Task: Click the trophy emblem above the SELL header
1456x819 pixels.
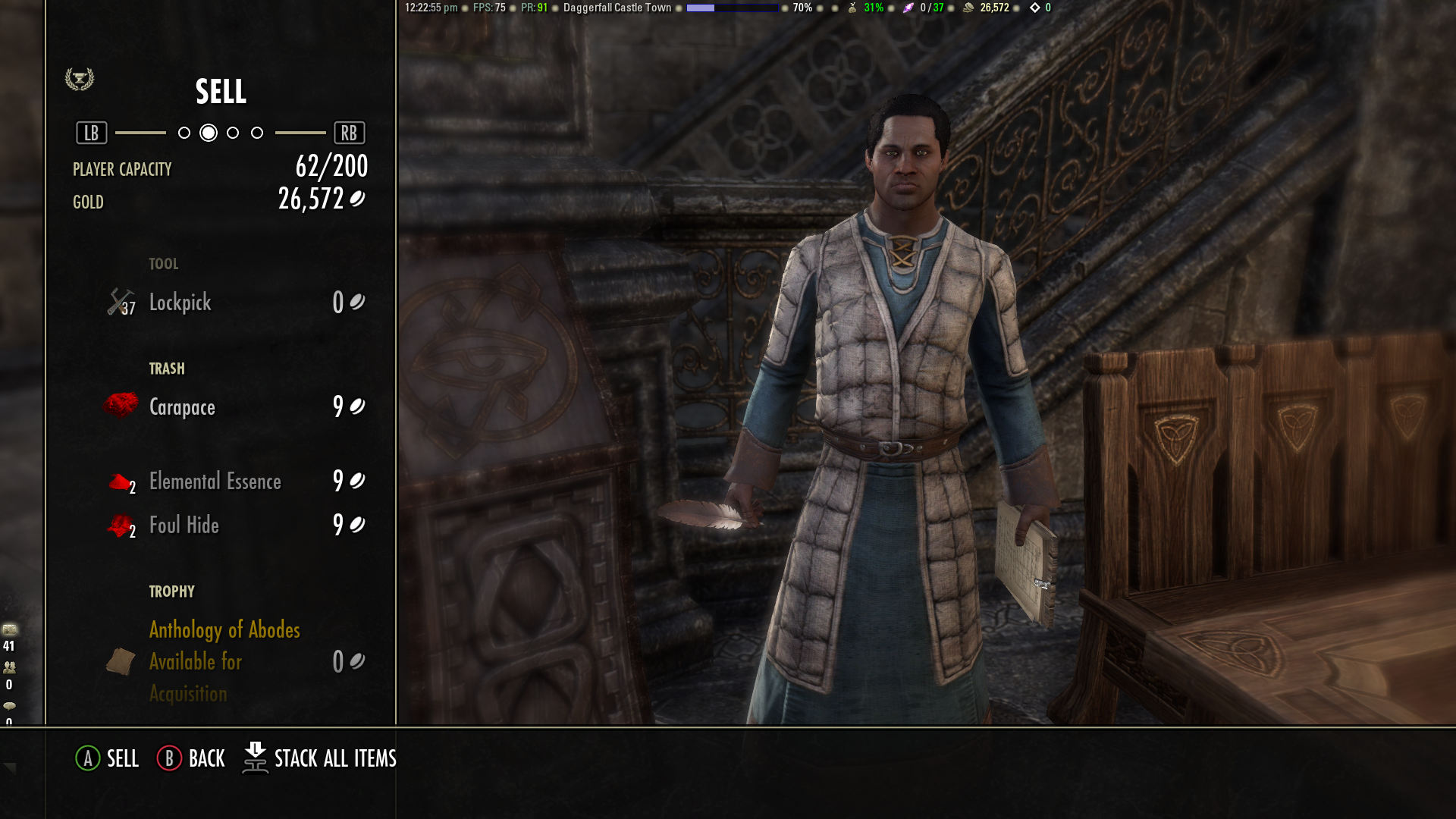Action: click(x=78, y=78)
